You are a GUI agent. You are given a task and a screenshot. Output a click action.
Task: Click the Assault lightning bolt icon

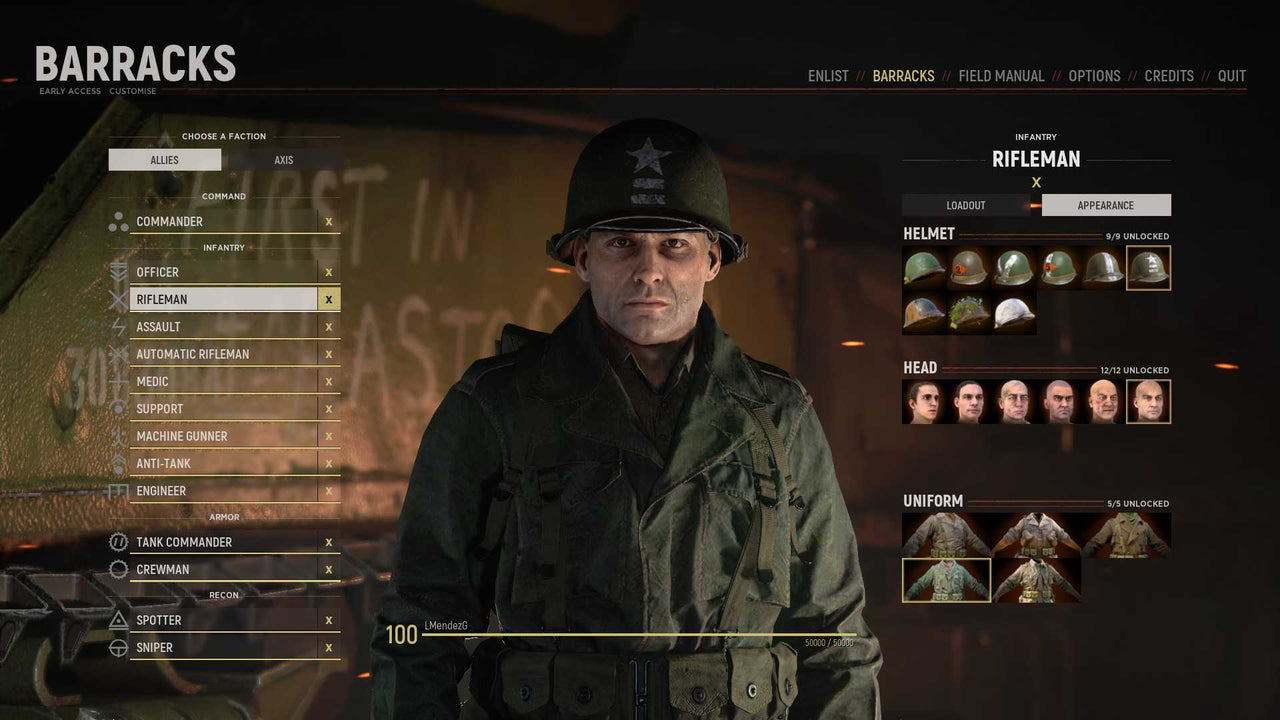(120, 326)
